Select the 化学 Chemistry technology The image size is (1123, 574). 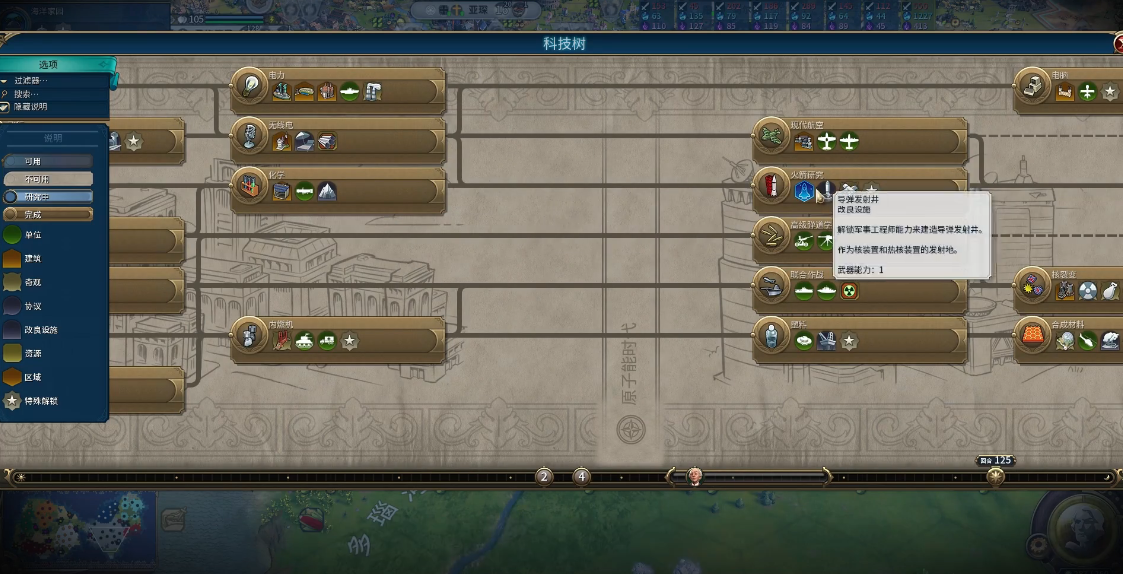click(x=249, y=187)
